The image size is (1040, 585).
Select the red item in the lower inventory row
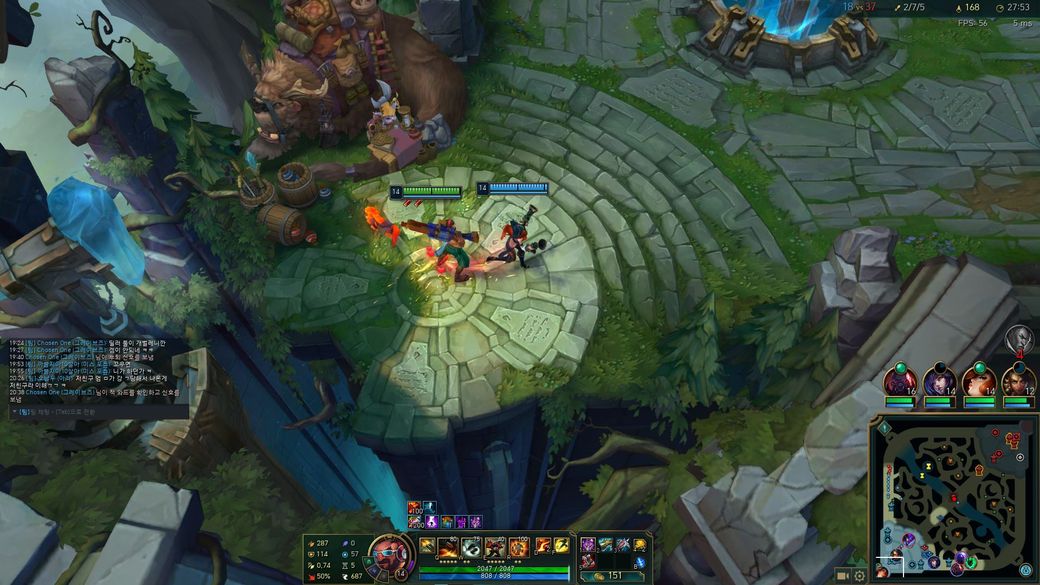coord(588,561)
